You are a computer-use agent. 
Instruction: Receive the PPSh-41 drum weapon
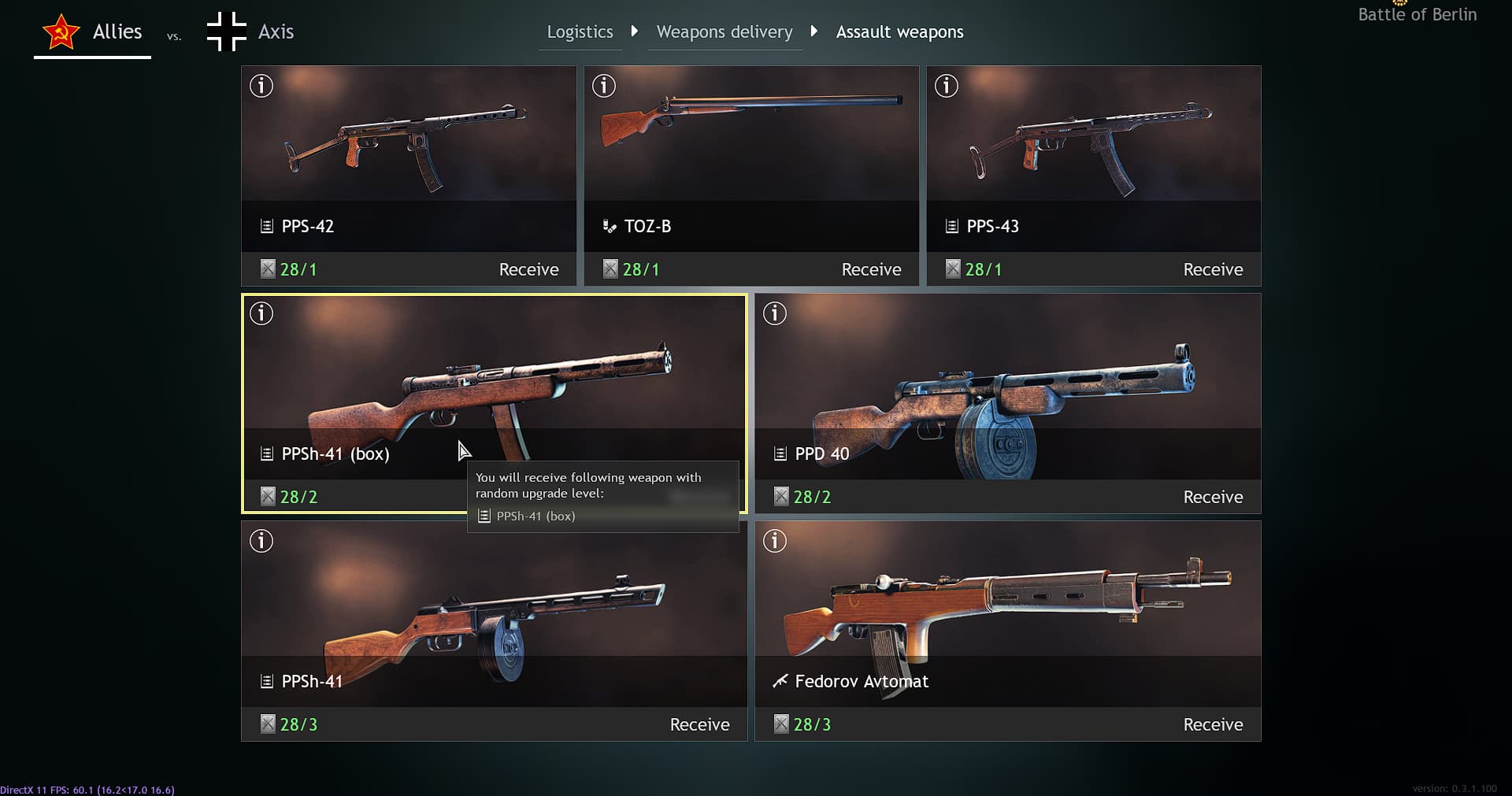(699, 724)
